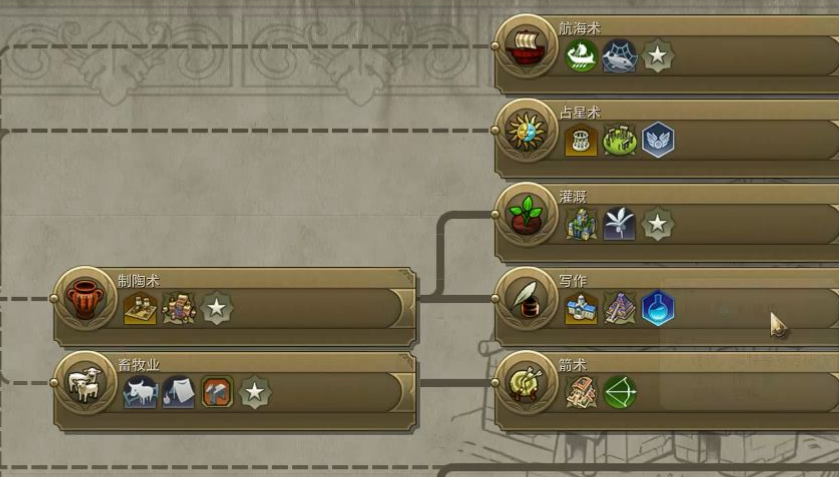Inspect the star boost icon under 灌溉
Image resolution: width=839 pixels, height=477 pixels.
pyautogui.click(x=657, y=224)
